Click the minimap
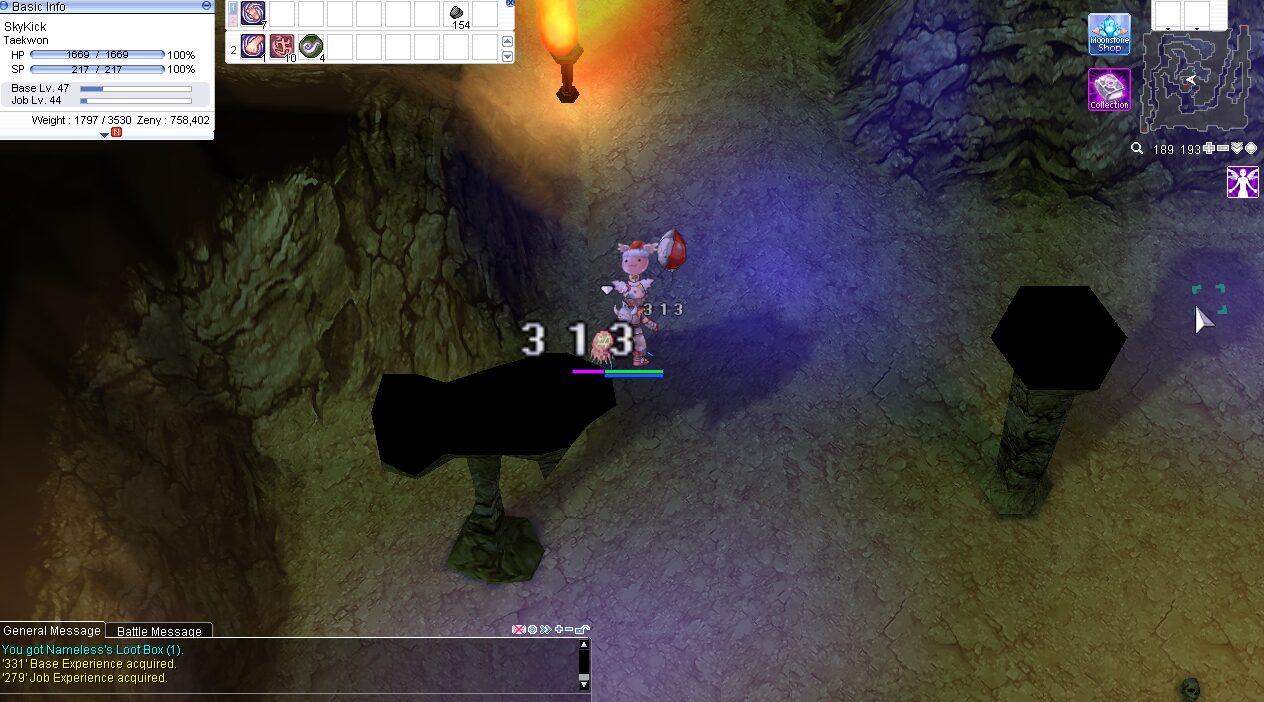This screenshot has height=702, width=1264. (x=1196, y=80)
